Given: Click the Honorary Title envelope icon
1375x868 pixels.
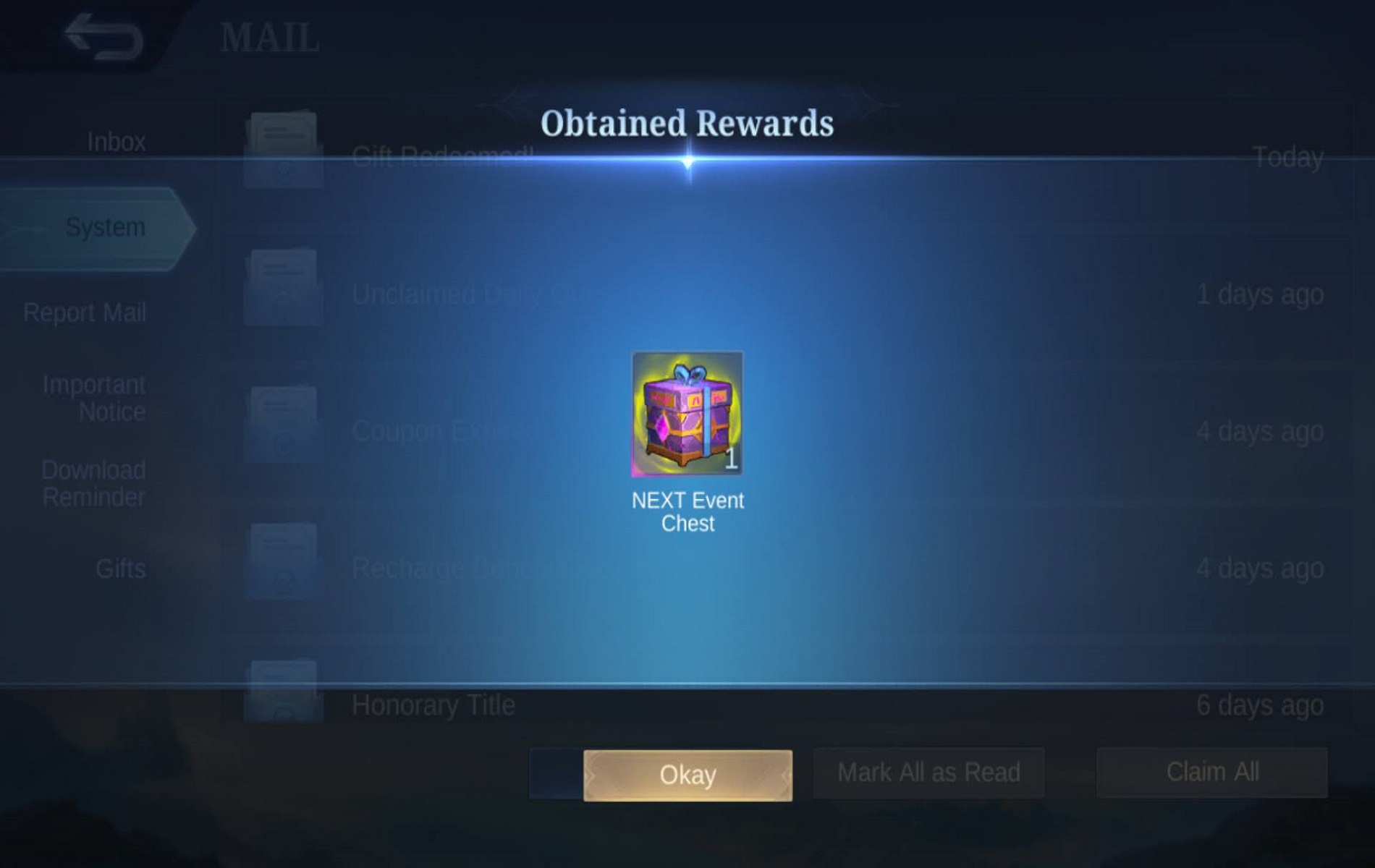Looking at the screenshot, I should tap(282, 694).
